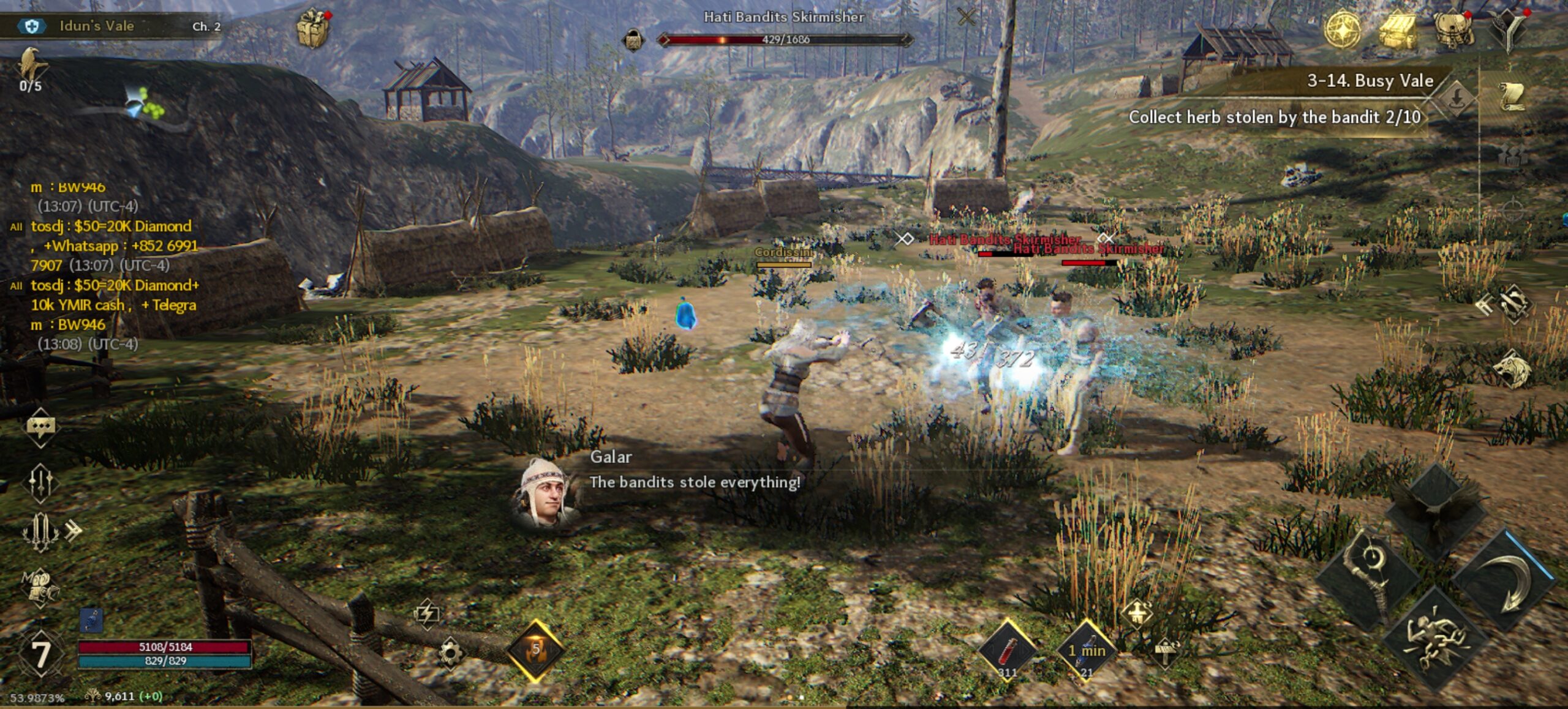Open the golden compass star icon

click(x=1343, y=29)
